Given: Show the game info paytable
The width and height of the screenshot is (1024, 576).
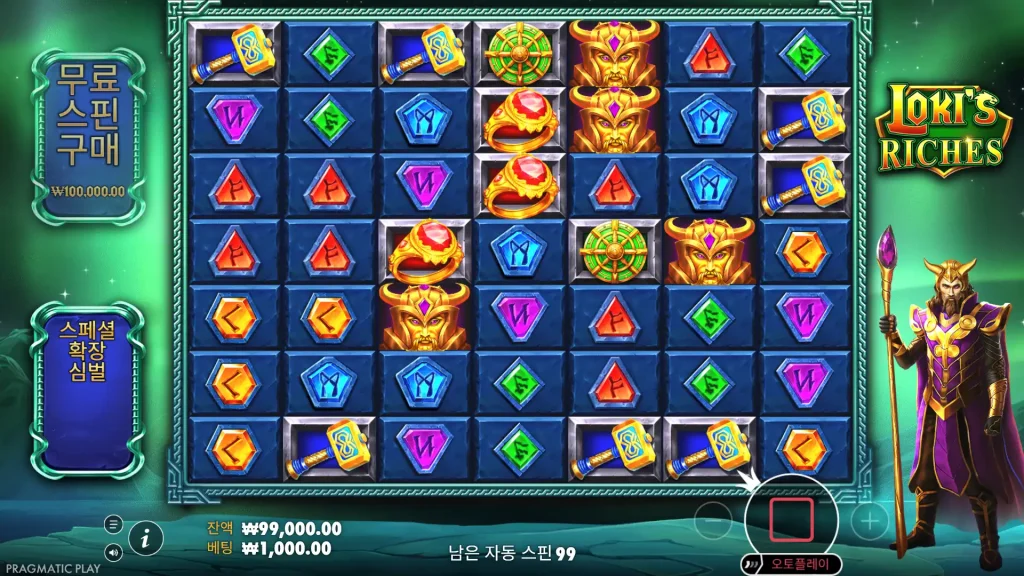Looking at the screenshot, I should point(146,538).
